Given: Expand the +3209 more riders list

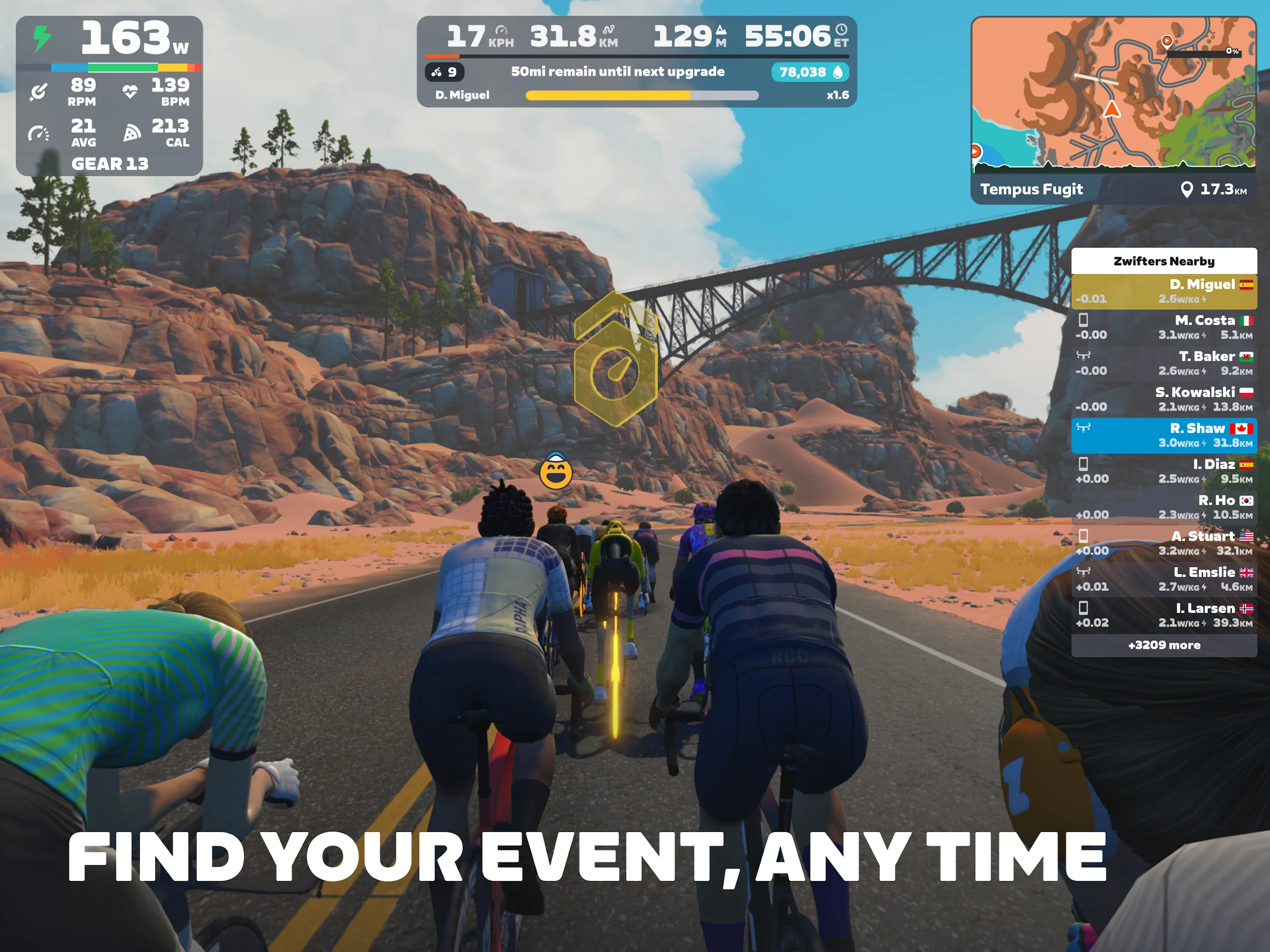Looking at the screenshot, I should 1163,645.
